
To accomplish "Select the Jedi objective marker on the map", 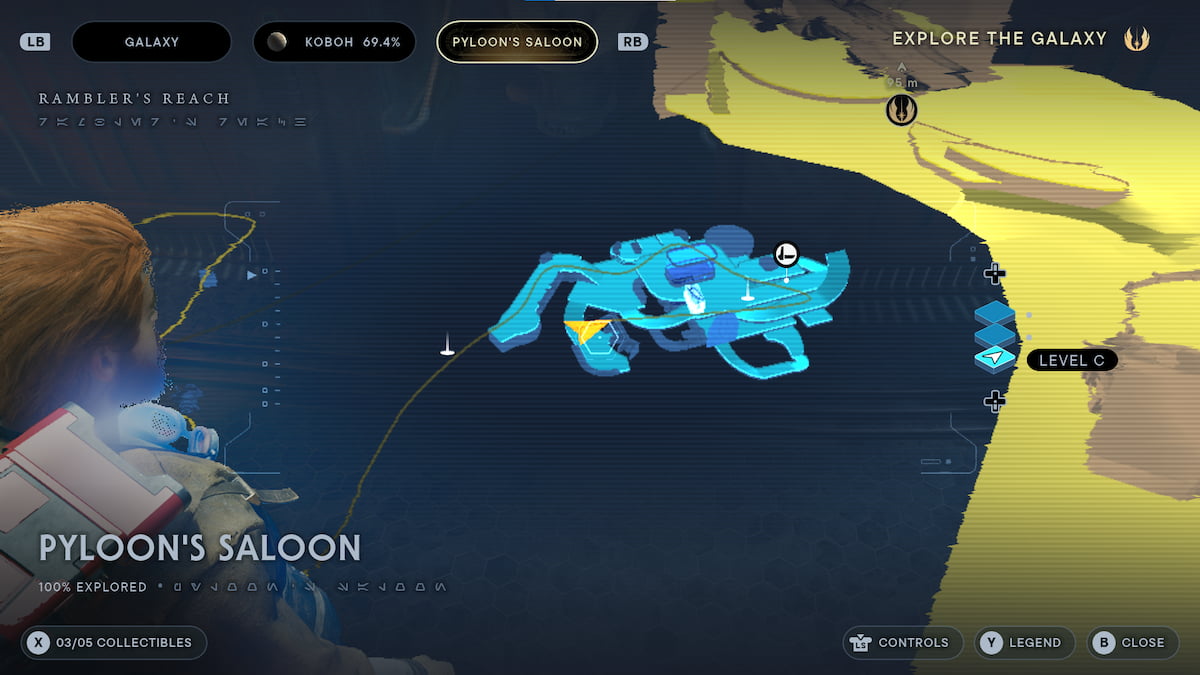I will (901, 110).
